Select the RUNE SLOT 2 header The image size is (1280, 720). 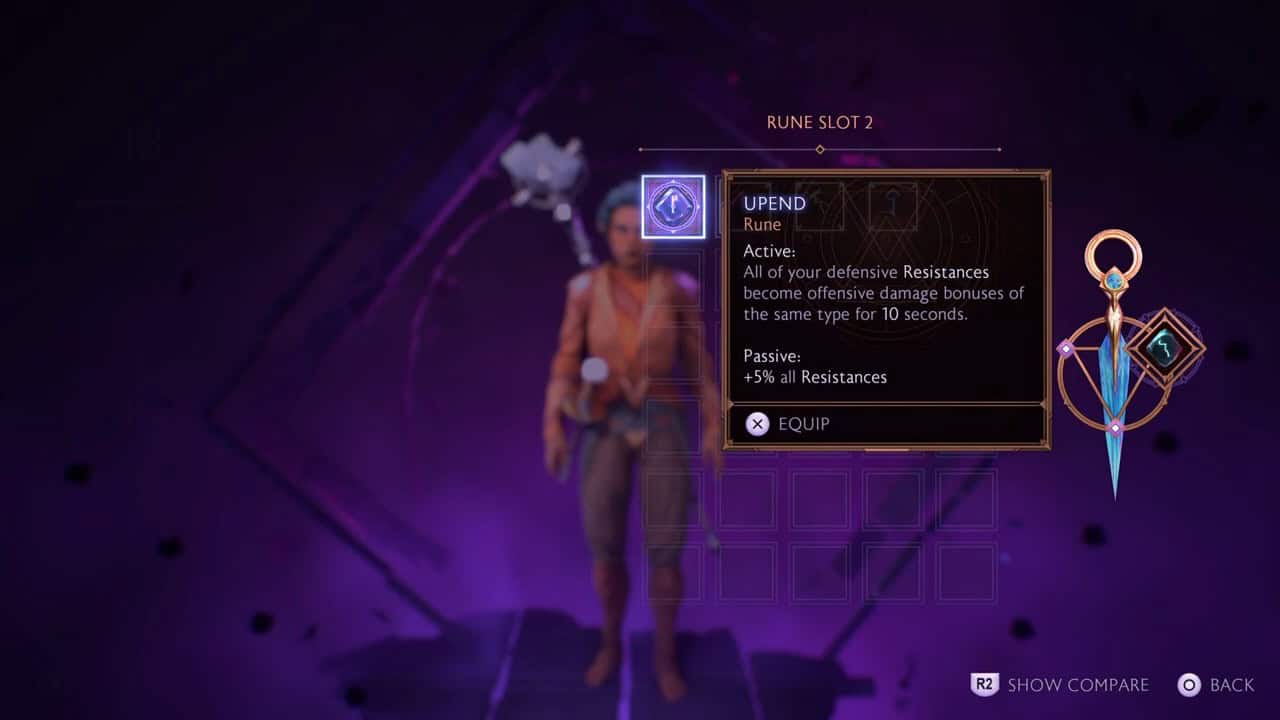pyautogui.click(x=819, y=121)
